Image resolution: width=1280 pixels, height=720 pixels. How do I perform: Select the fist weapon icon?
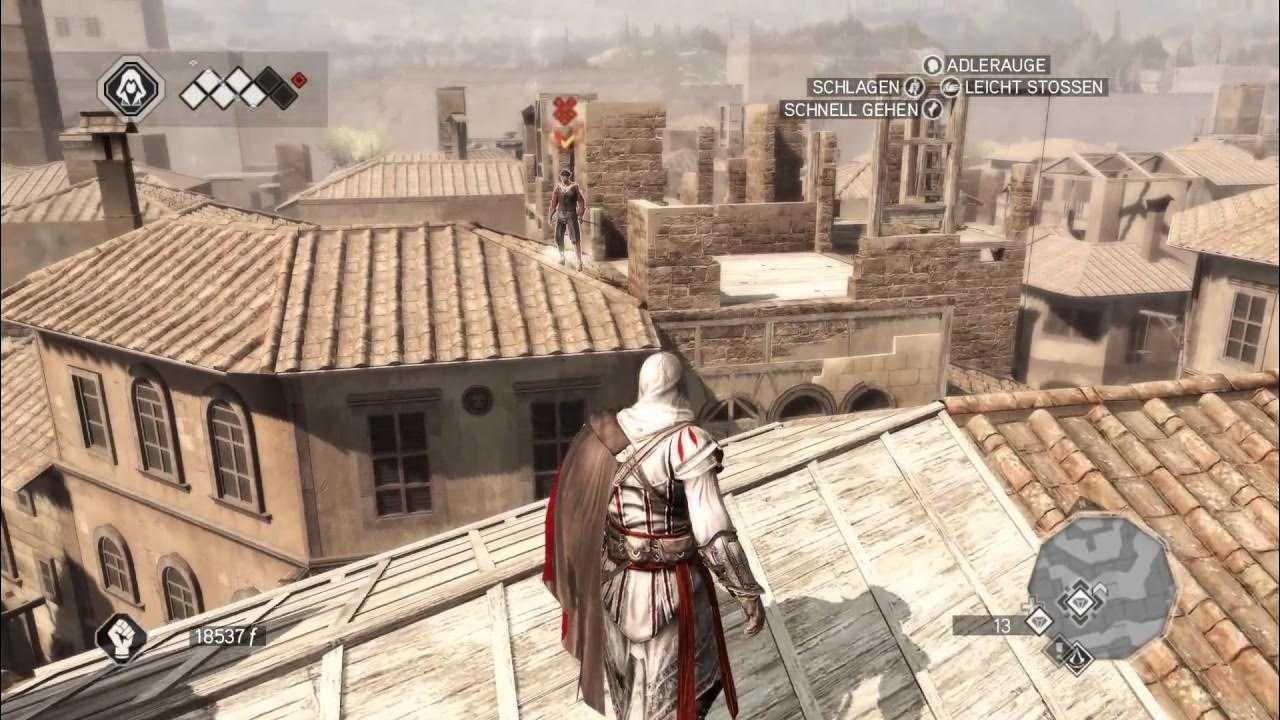point(121,637)
